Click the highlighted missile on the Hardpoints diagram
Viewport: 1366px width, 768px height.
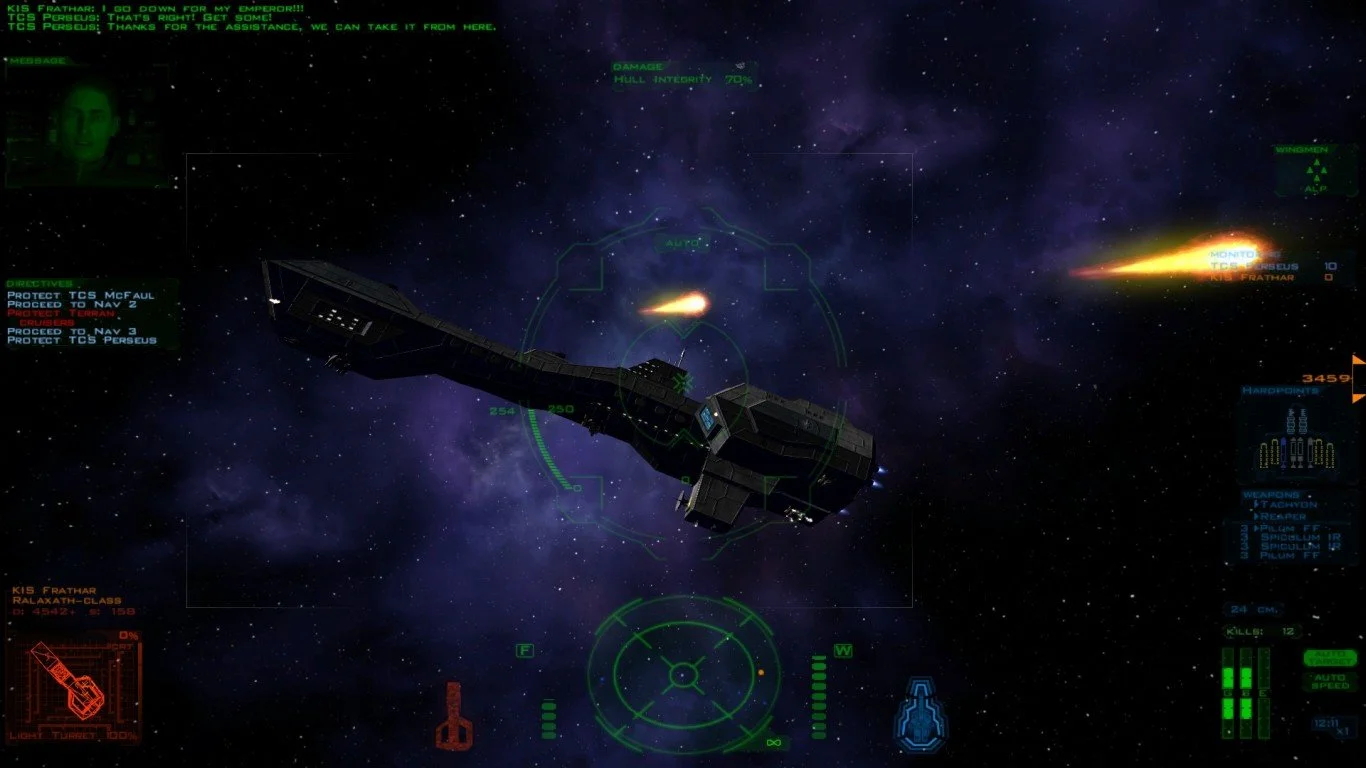click(x=1283, y=452)
